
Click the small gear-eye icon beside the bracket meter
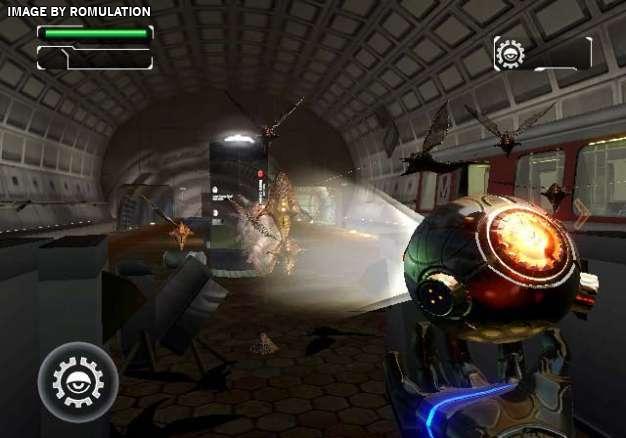pos(510,54)
